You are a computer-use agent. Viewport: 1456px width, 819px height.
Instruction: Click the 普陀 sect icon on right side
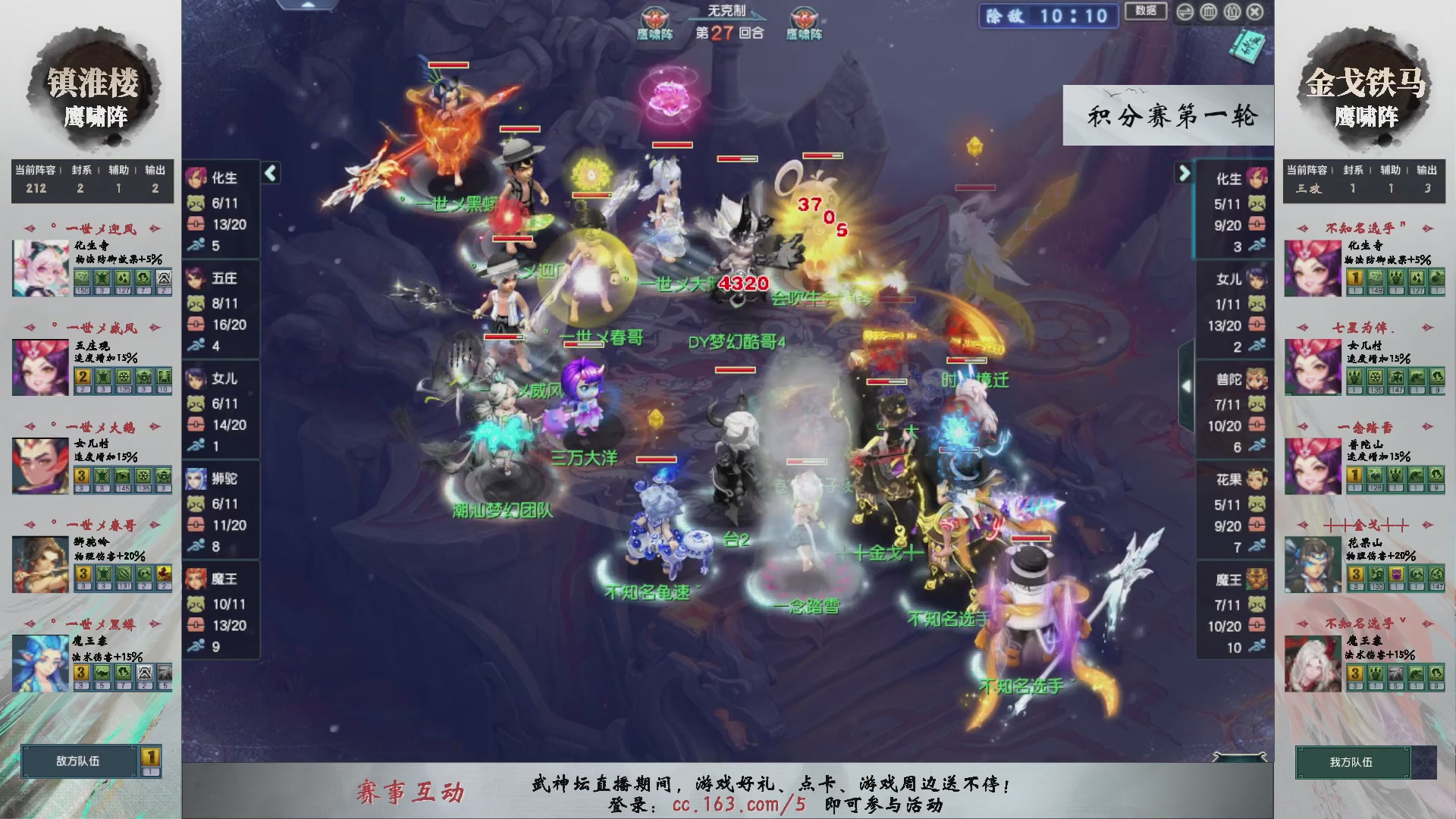1257,379
